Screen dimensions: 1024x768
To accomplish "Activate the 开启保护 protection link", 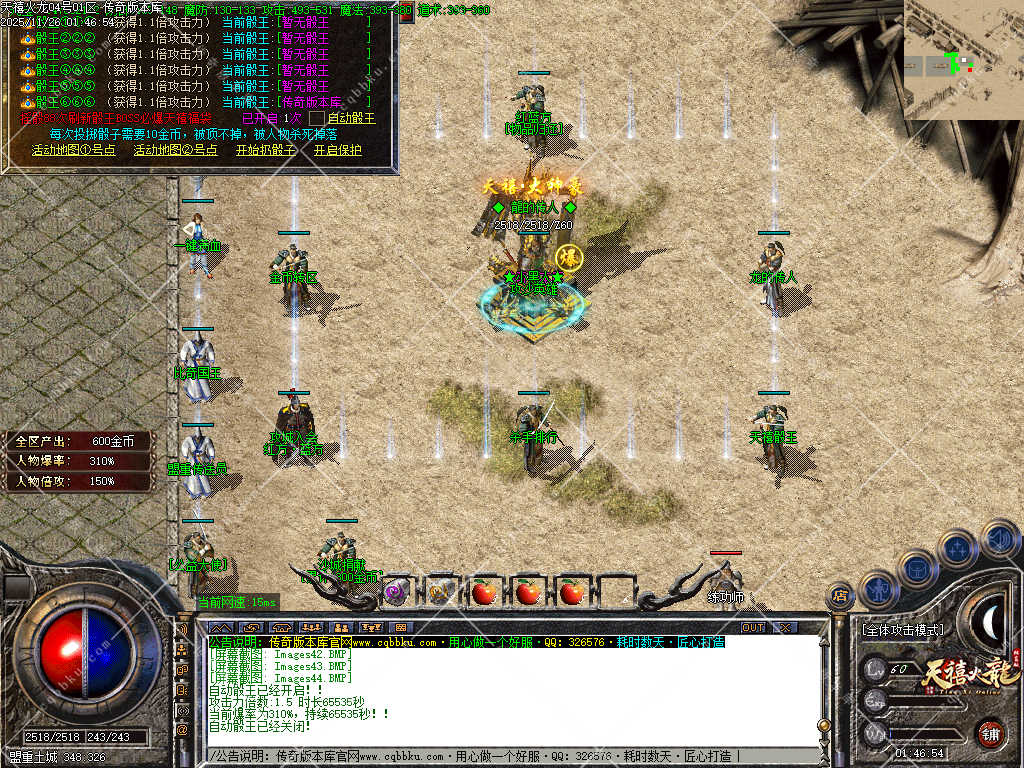I will tap(338, 150).
